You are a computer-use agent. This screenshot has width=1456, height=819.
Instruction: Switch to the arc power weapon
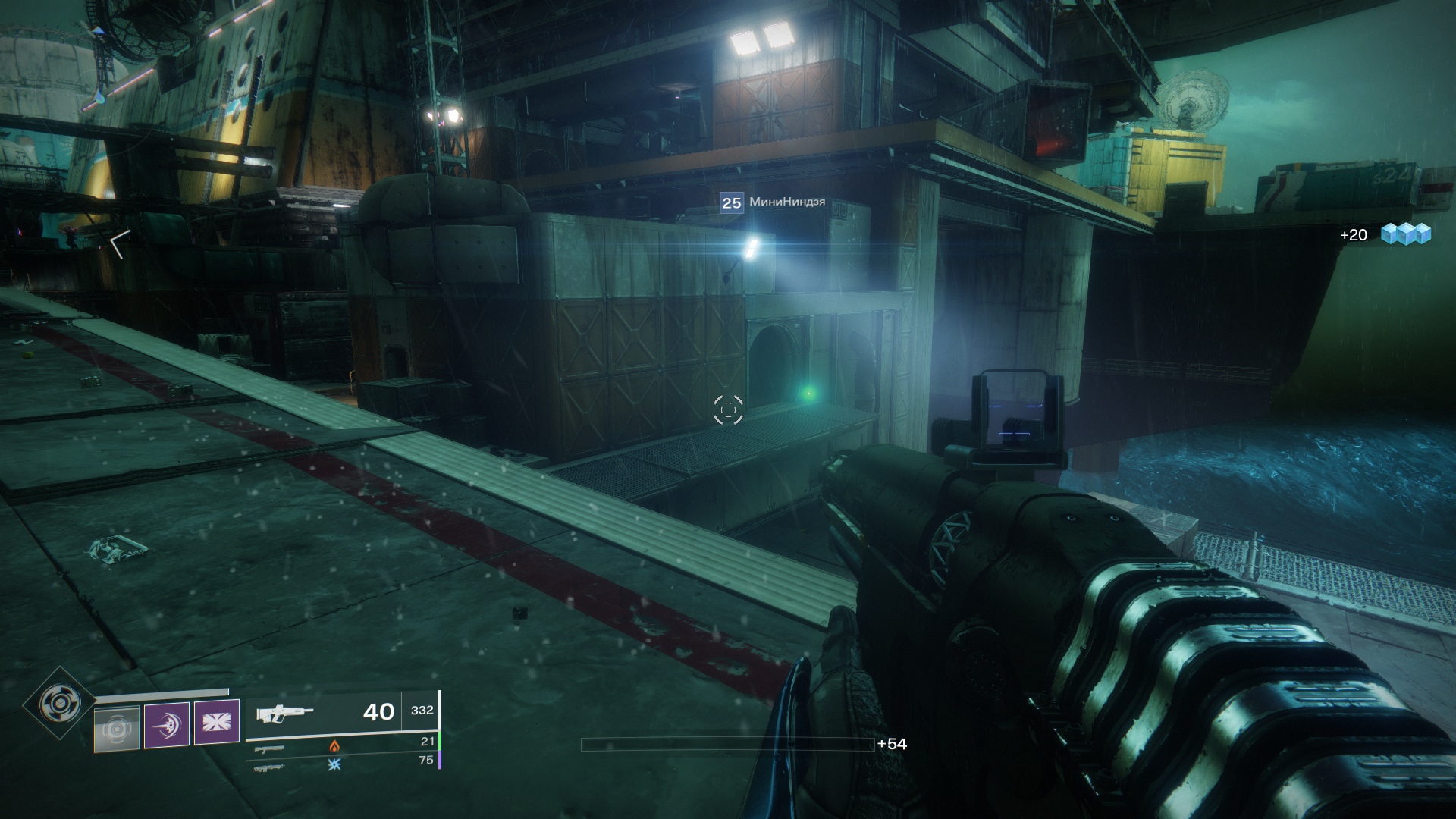click(x=271, y=767)
